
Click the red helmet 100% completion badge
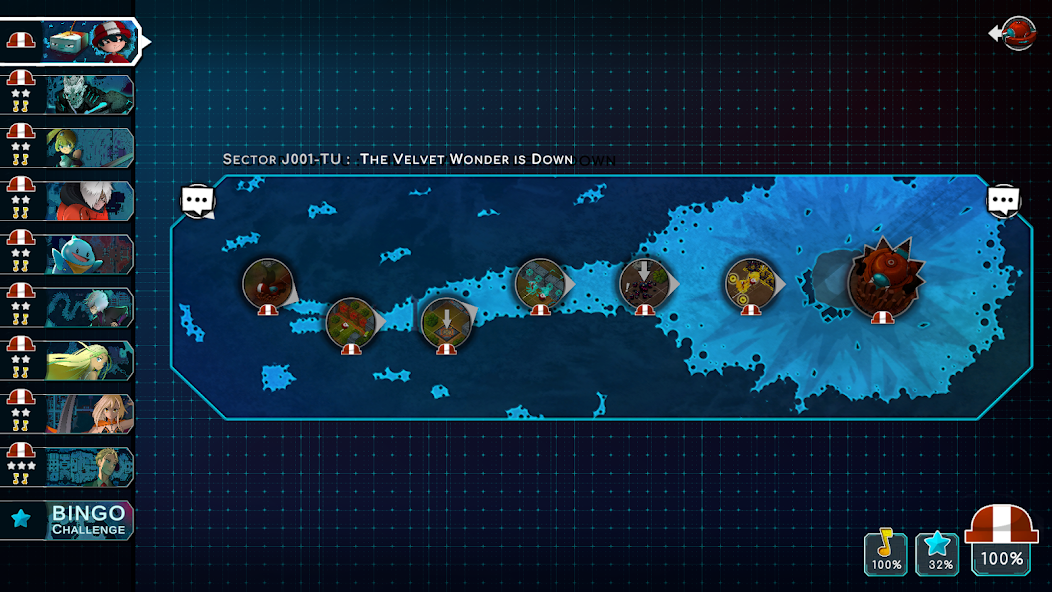coord(1002,541)
